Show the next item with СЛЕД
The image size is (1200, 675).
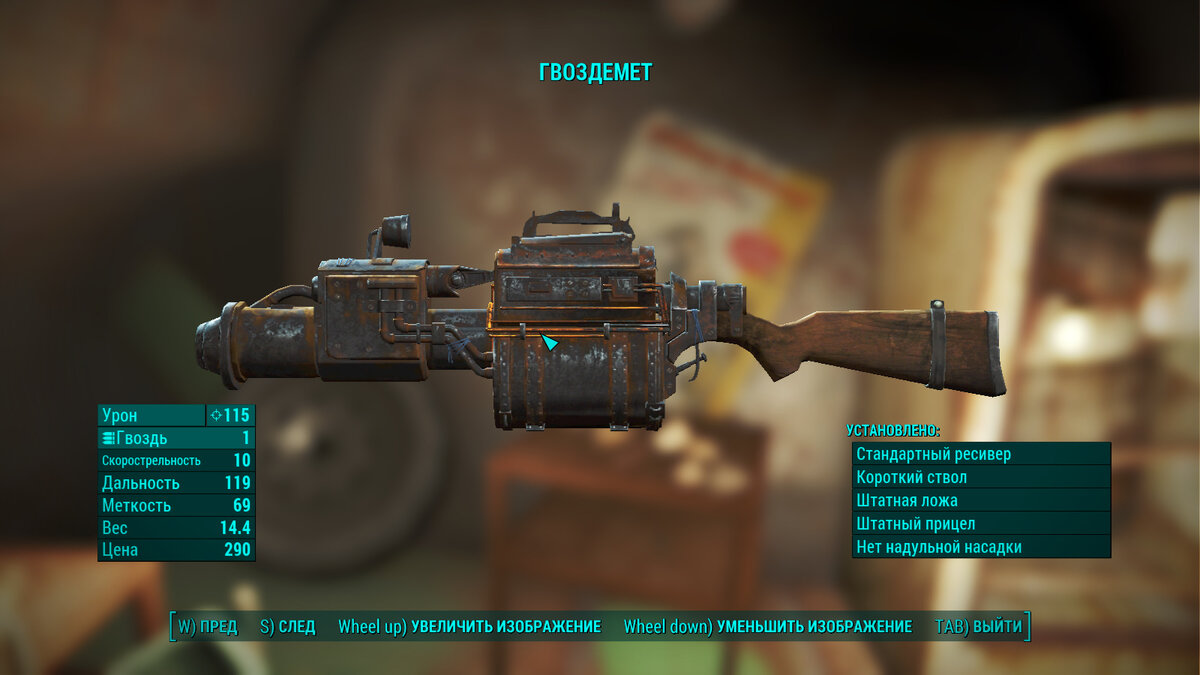pos(287,627)
